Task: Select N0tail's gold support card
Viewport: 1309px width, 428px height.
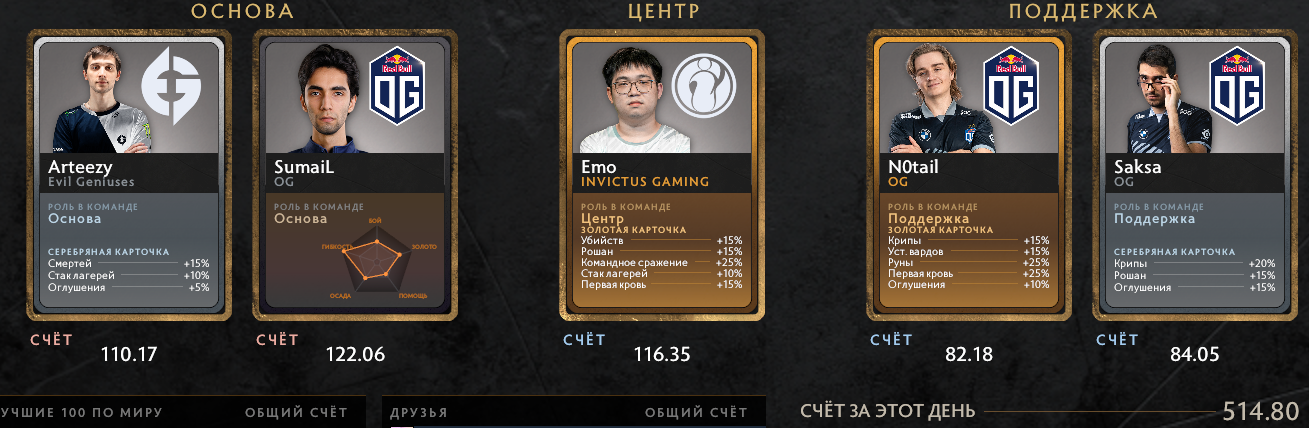Action: click(967, 175)
